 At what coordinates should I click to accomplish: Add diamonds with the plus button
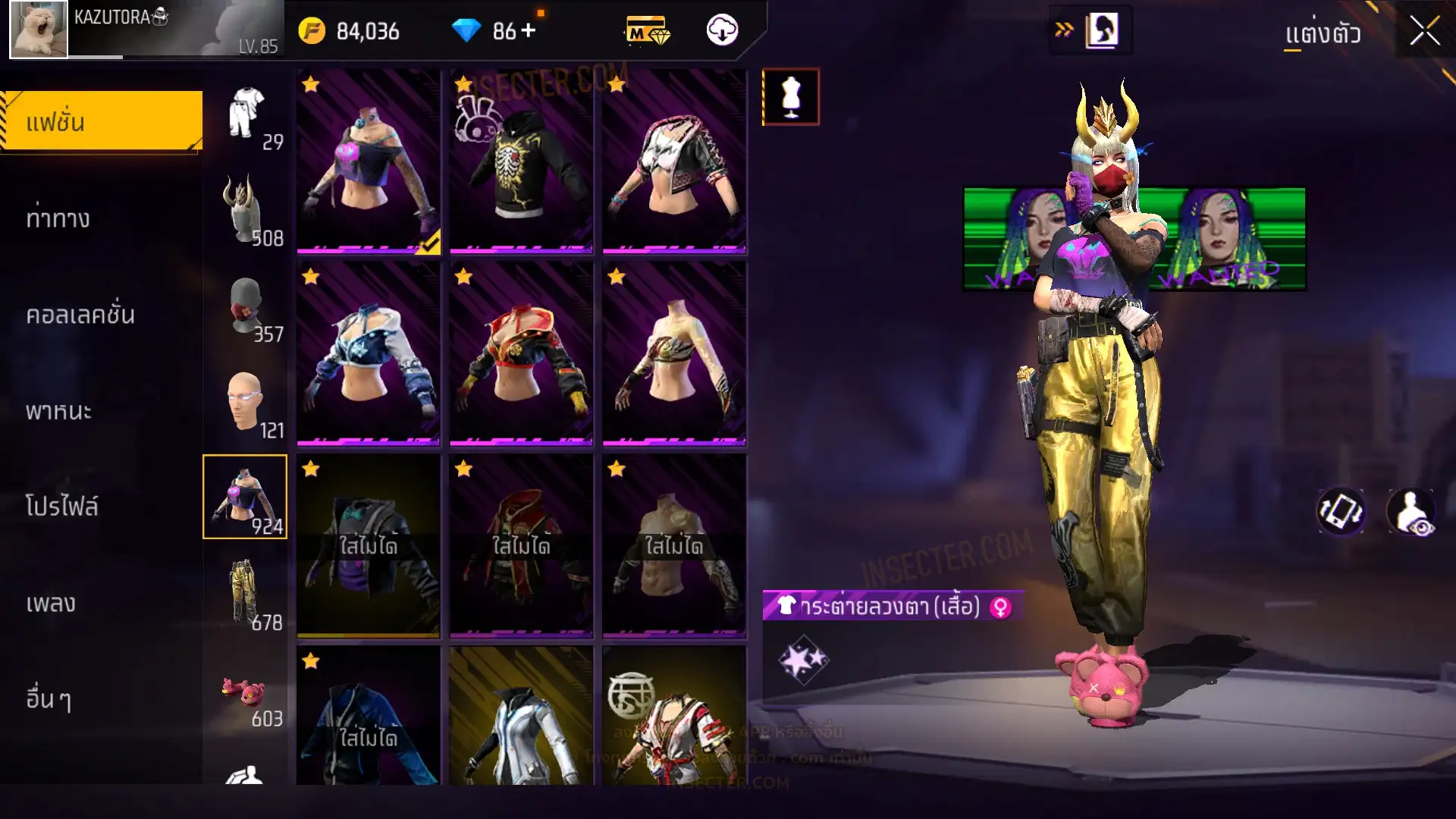pos(529,30)
